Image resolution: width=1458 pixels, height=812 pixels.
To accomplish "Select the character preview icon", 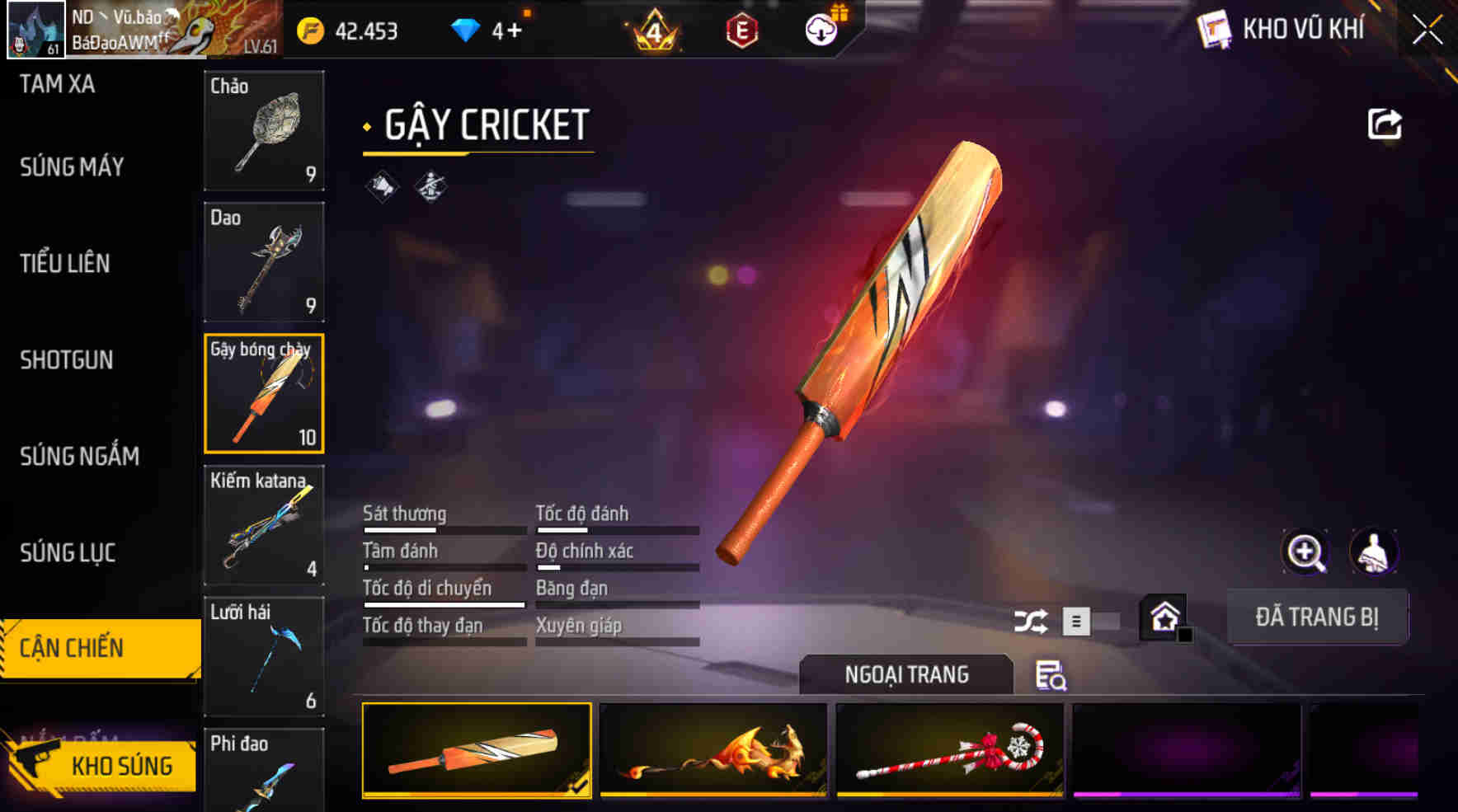I will [1371, 551].
